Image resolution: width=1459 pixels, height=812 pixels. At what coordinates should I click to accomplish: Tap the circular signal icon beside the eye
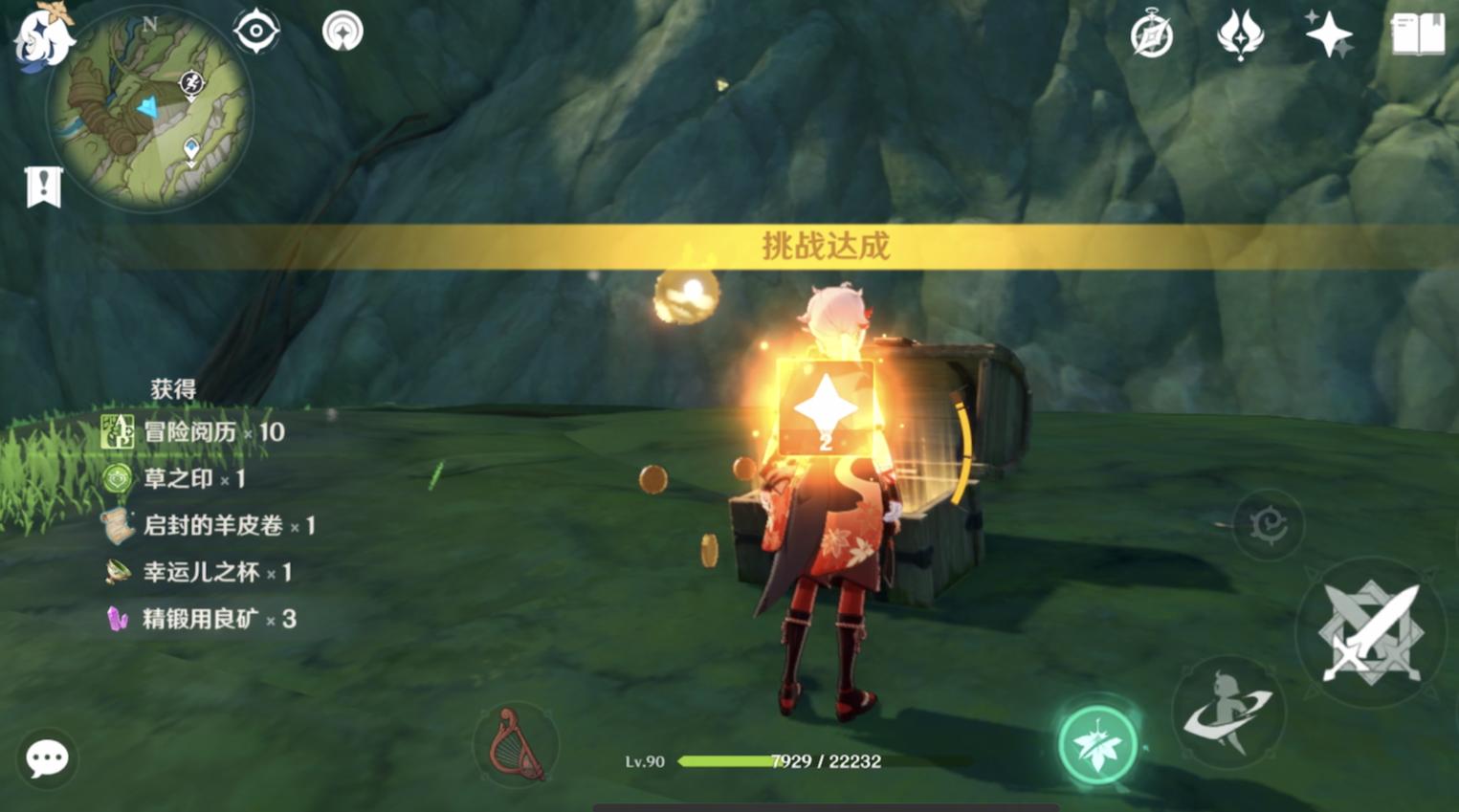click(343, 32)
